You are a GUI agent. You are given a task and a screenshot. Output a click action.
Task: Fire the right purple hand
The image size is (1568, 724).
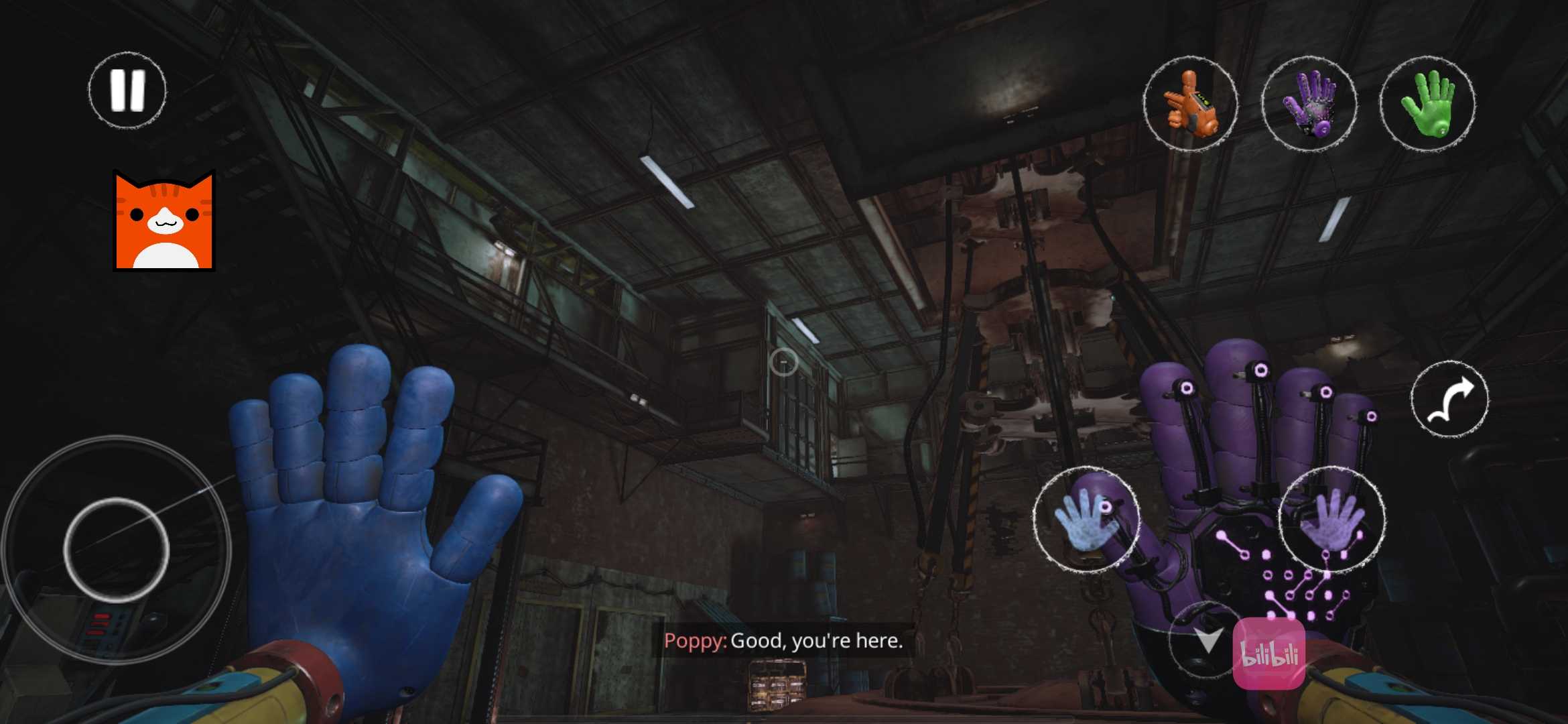tap(1332, 519)
